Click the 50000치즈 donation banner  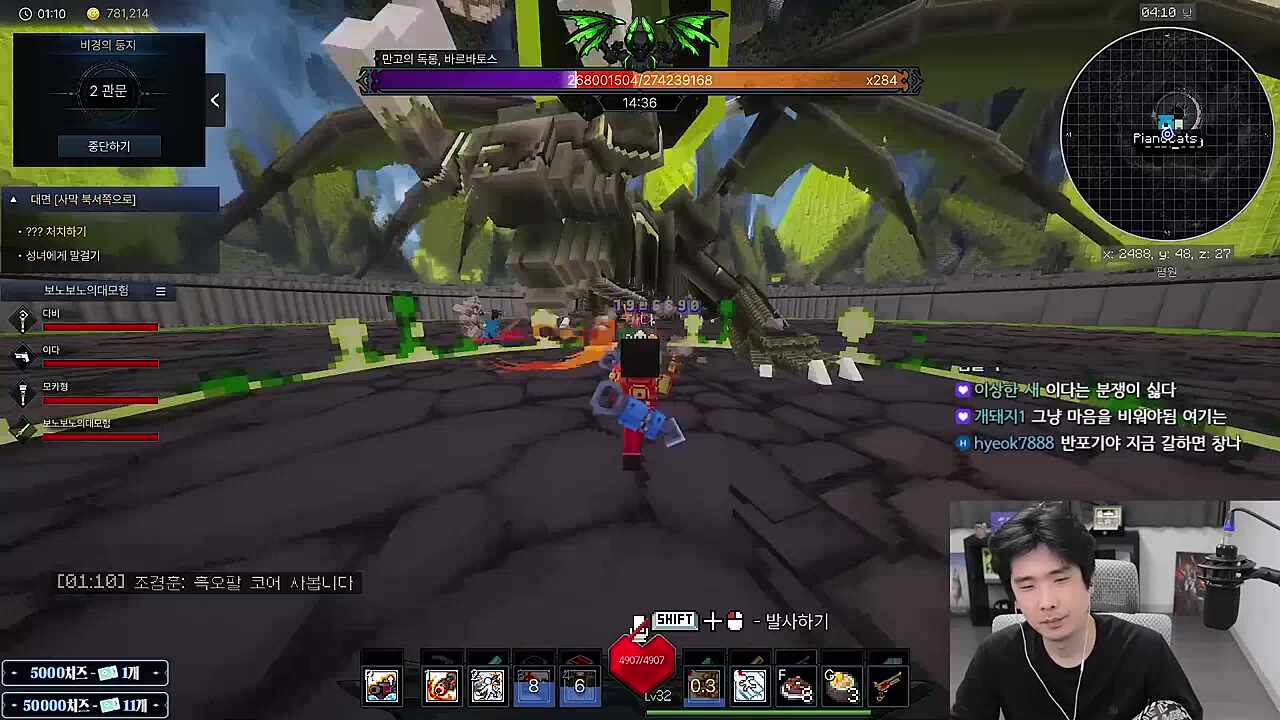(84, 705)
